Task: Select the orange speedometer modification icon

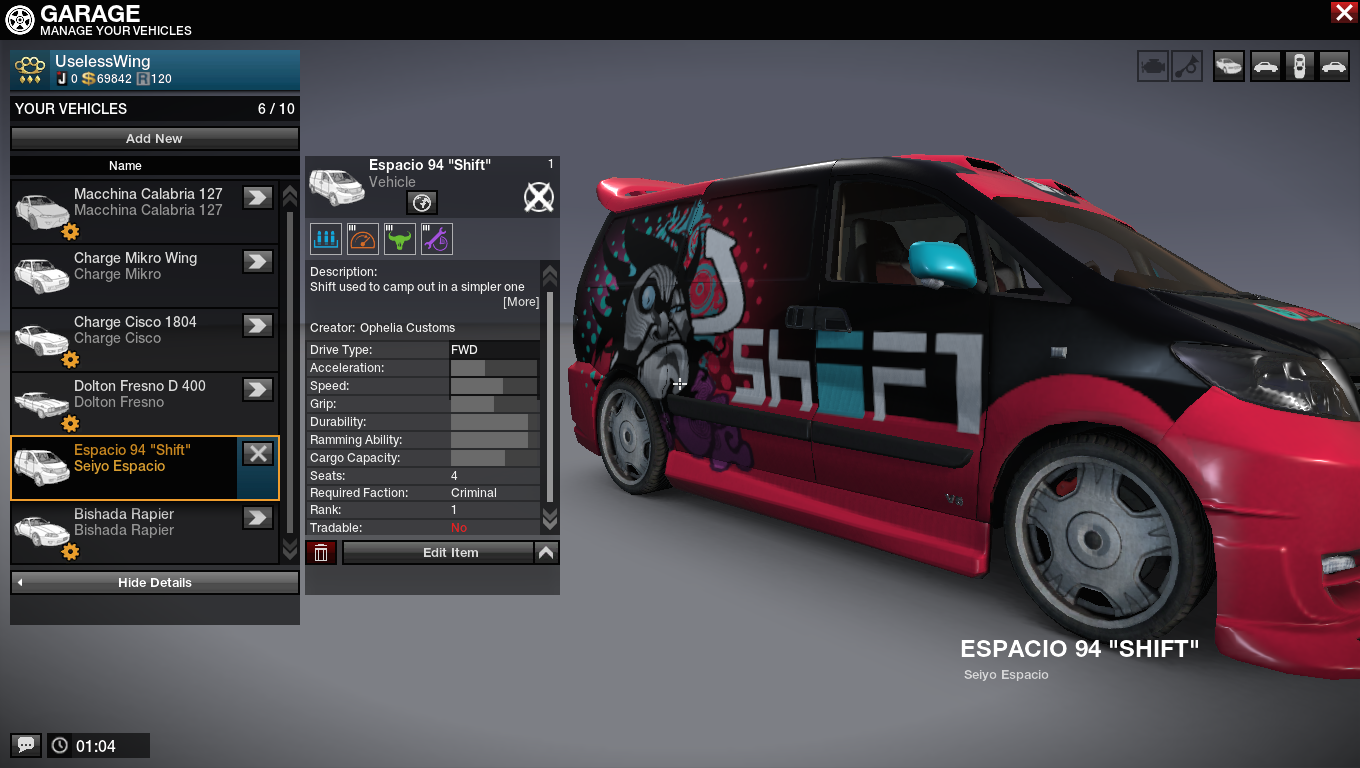Action: coord(363,239)
